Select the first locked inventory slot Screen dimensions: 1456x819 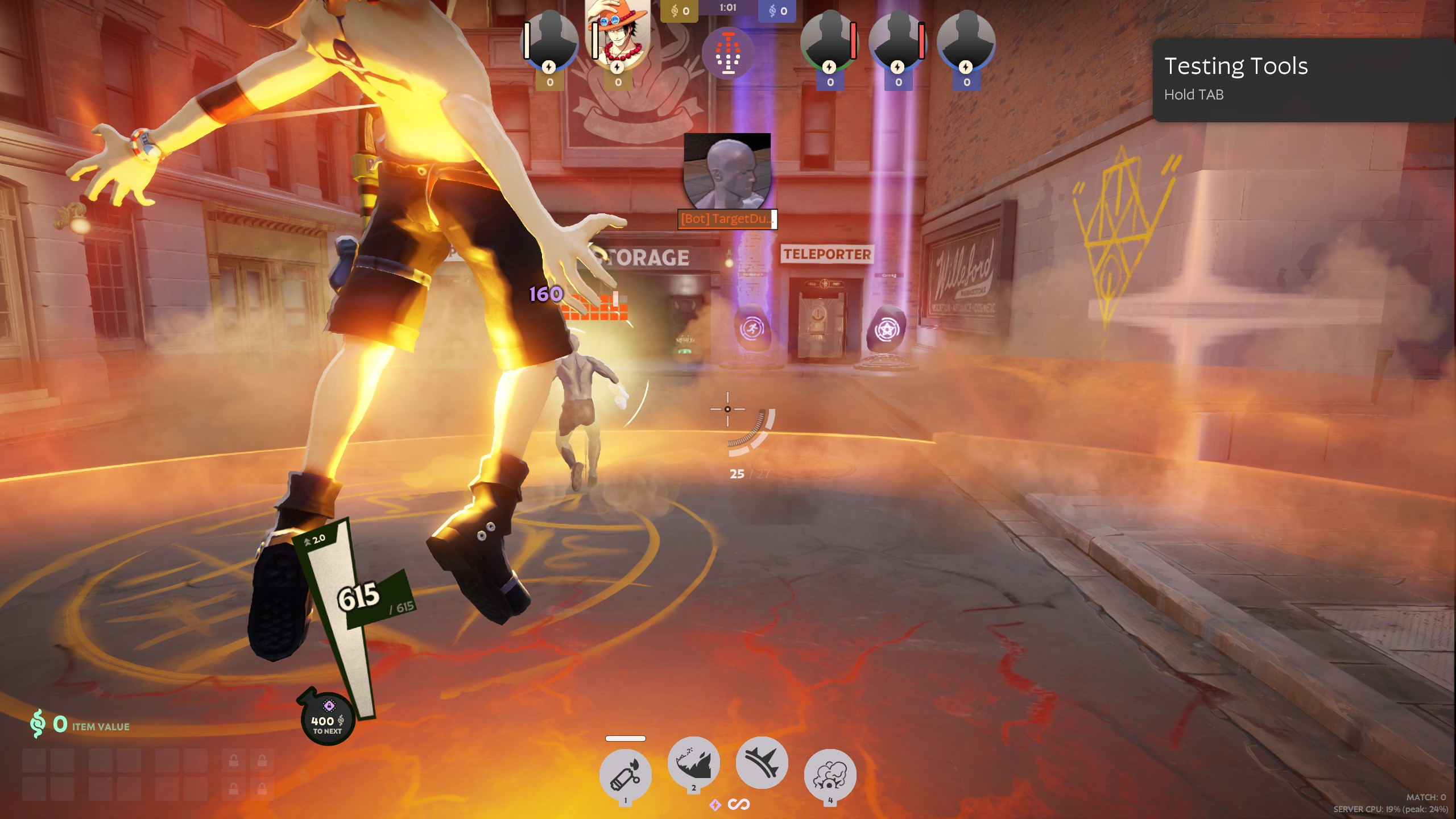[234, 759]
